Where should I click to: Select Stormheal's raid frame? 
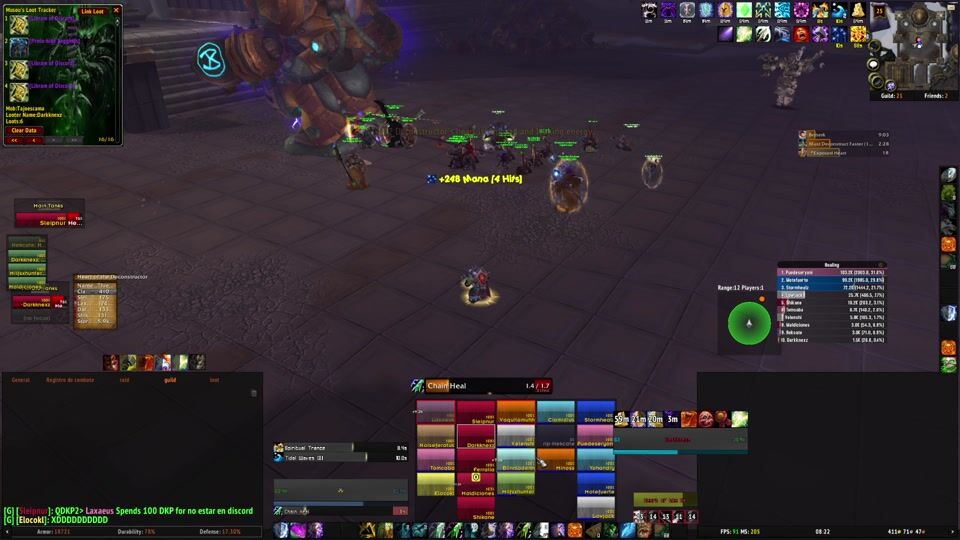pyautogui.click(x=595, y=411)
